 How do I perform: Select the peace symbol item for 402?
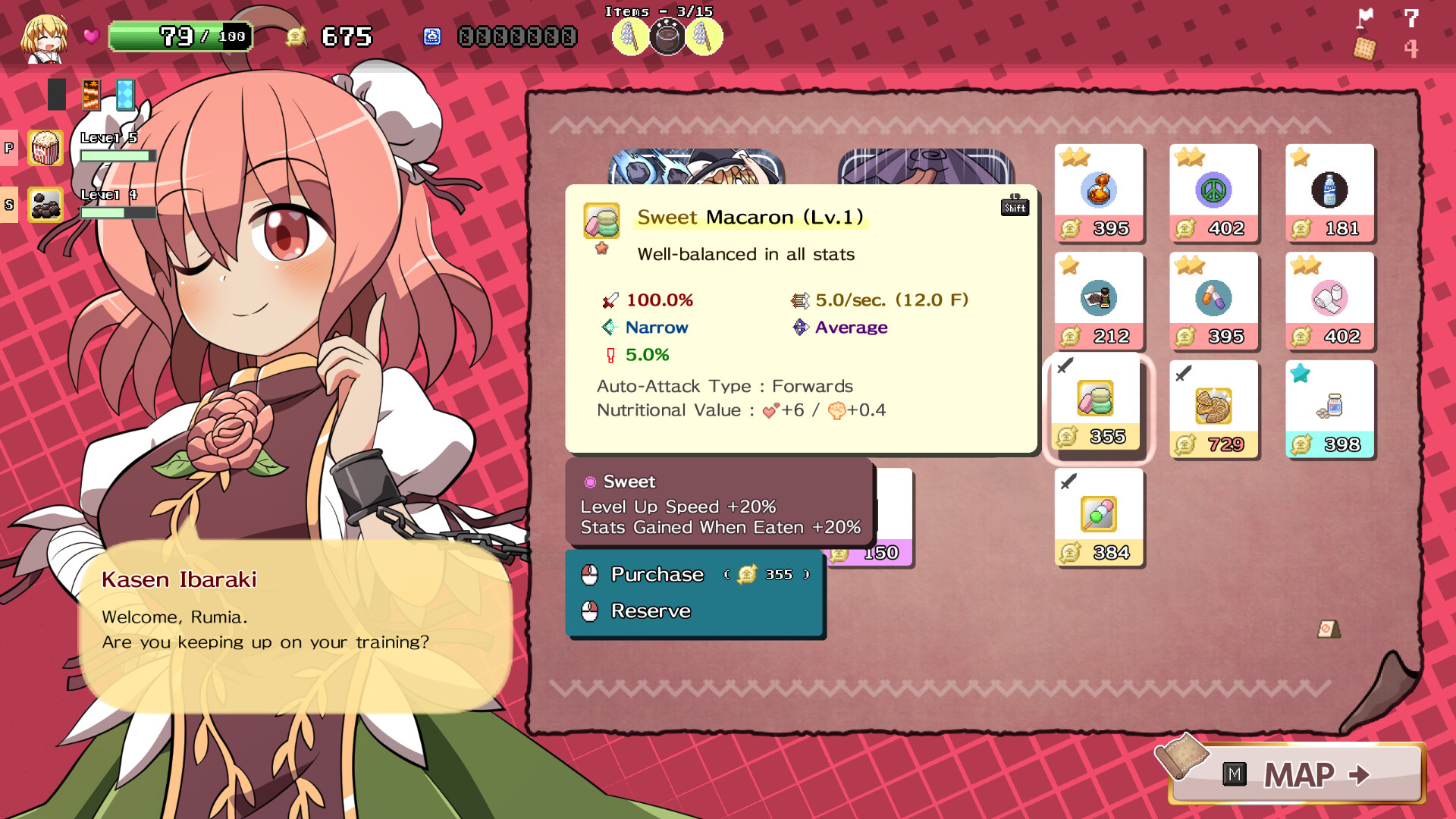[x=1213, y=193]
